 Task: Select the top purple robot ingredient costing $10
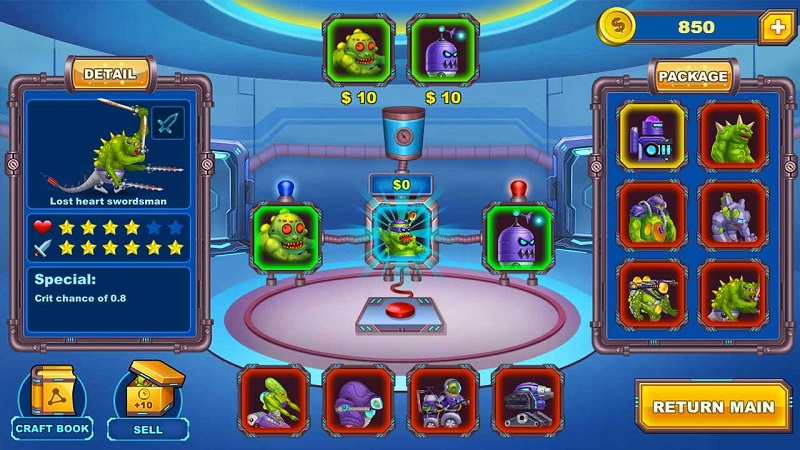click(442, 50)
